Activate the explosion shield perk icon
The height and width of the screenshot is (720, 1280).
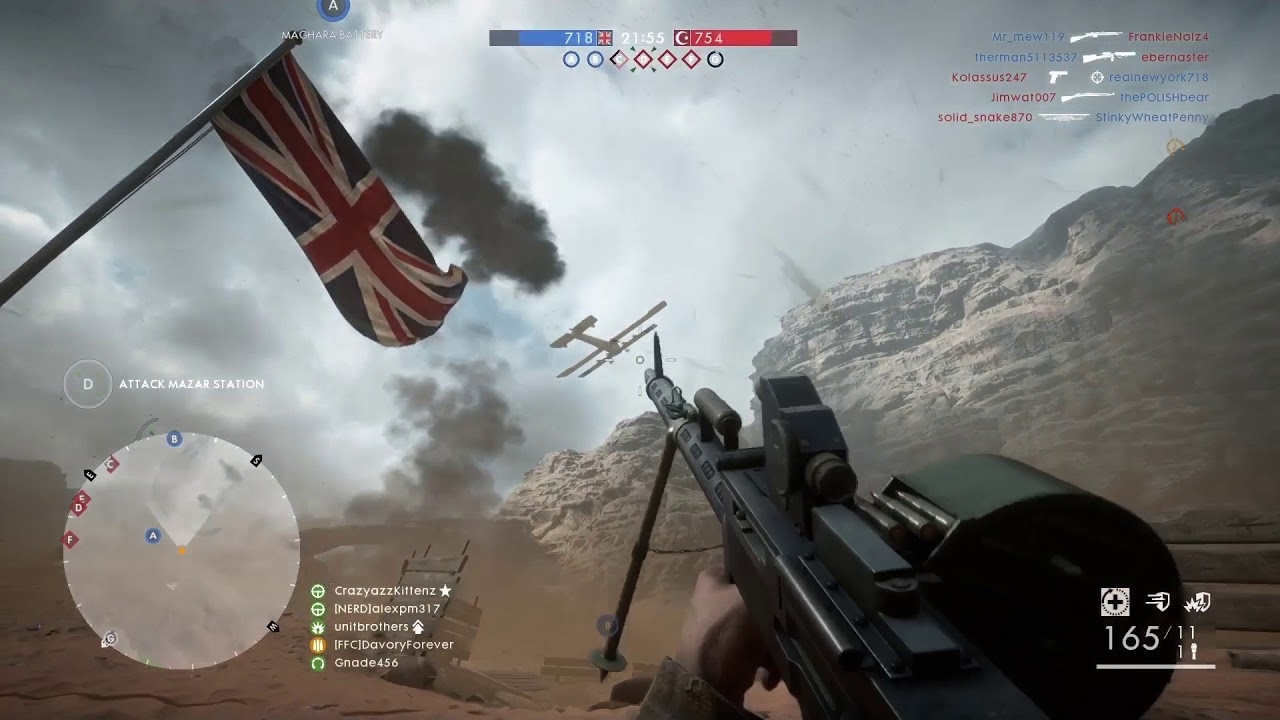[1197, 601]
